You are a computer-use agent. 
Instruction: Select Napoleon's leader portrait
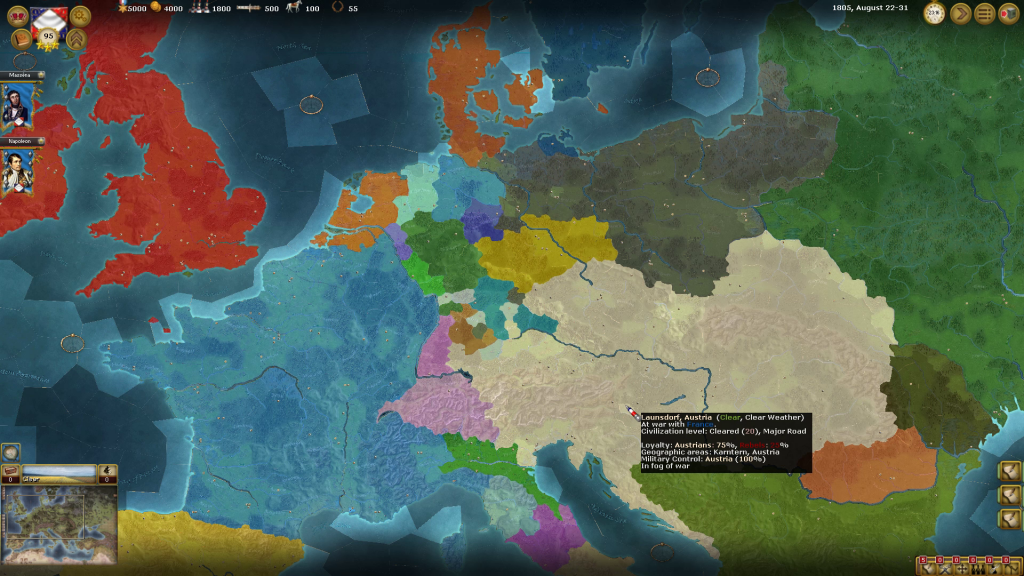[15, 172]
